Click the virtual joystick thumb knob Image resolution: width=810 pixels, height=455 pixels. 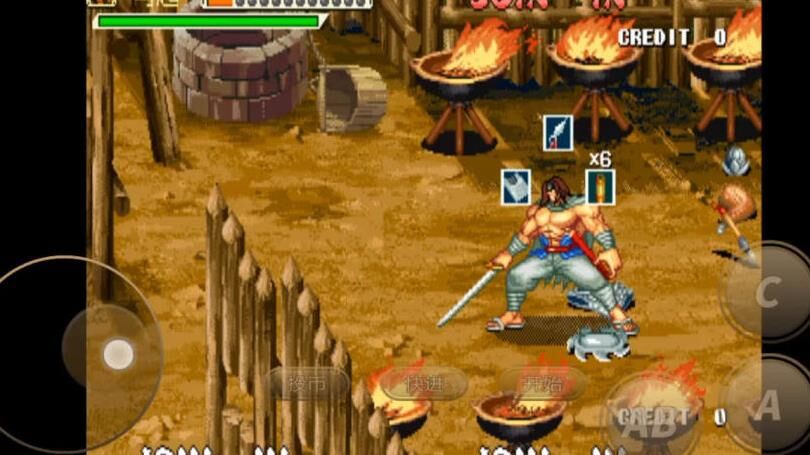[x=118, y=353]
